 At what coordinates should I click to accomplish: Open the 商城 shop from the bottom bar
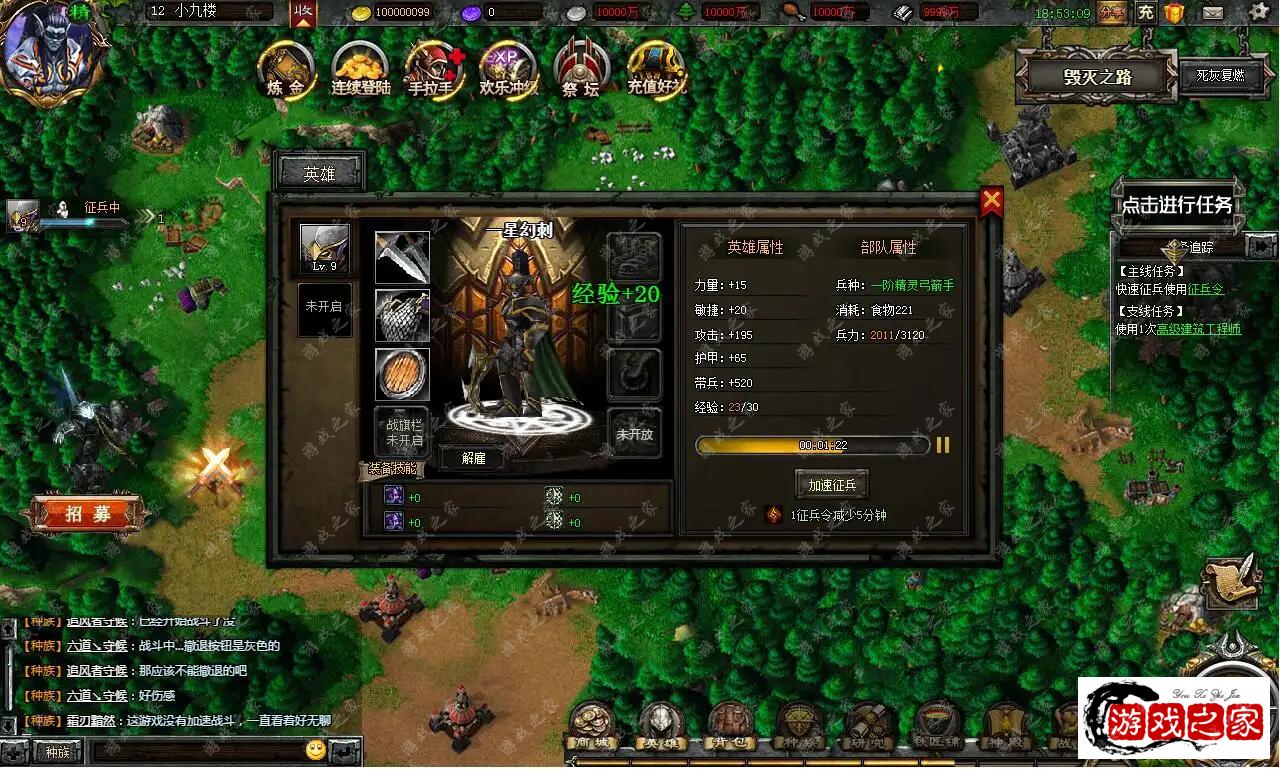591,725
